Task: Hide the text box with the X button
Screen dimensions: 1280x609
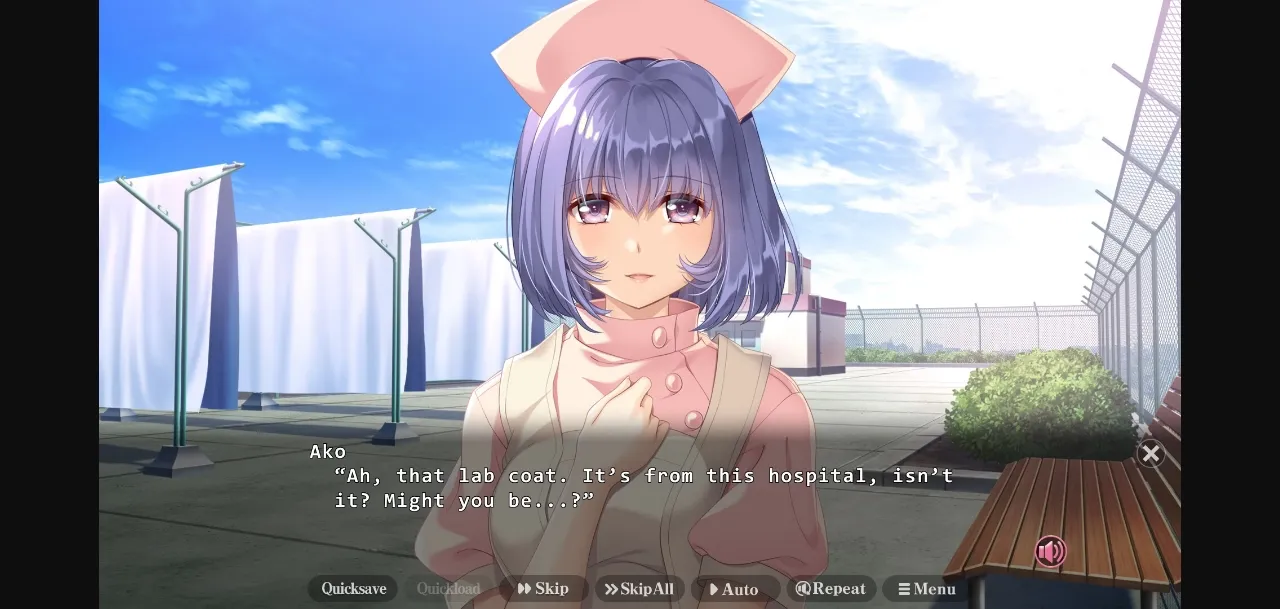Action: [1151, 454]
